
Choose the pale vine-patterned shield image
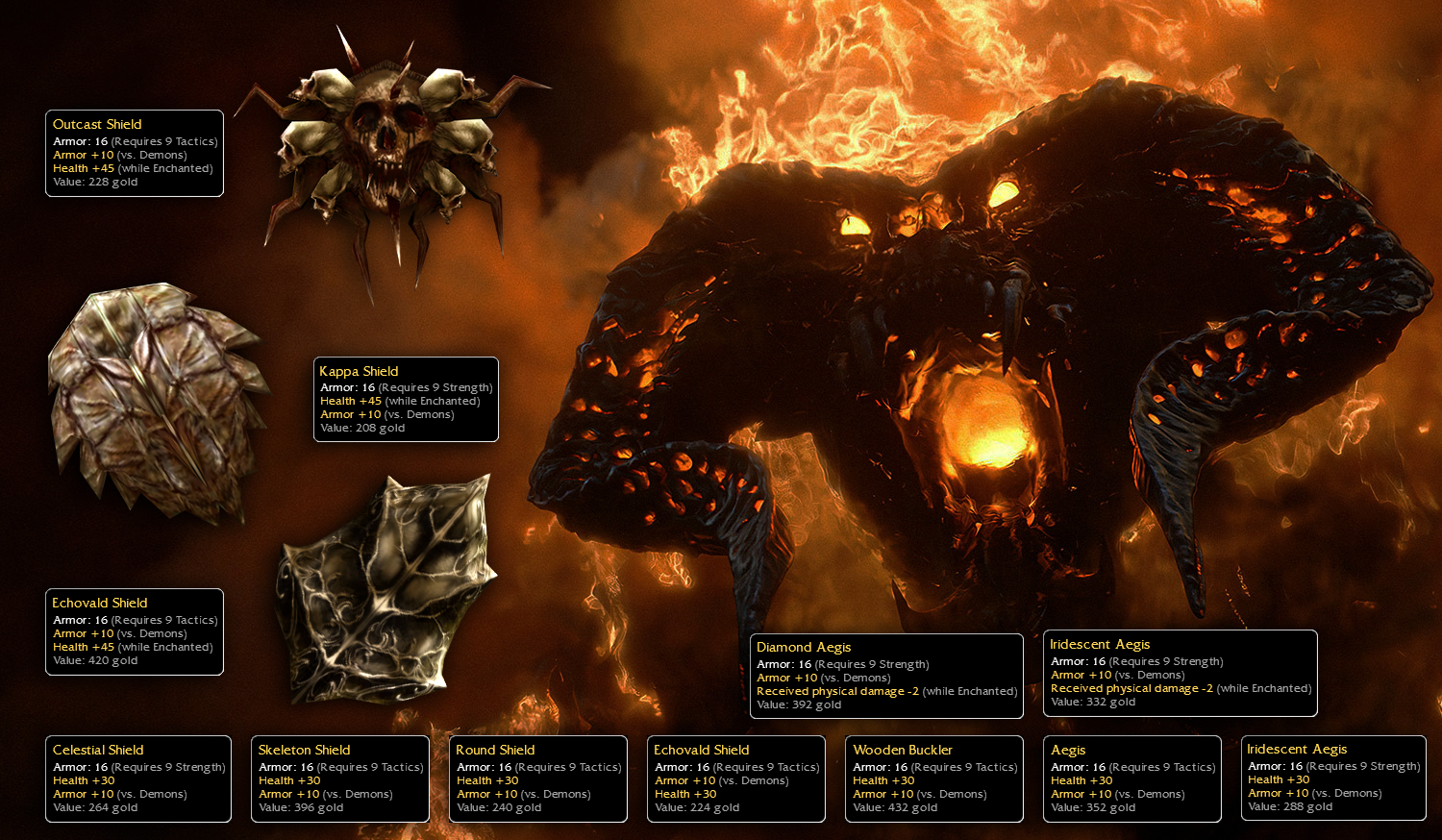click(385, 586)
